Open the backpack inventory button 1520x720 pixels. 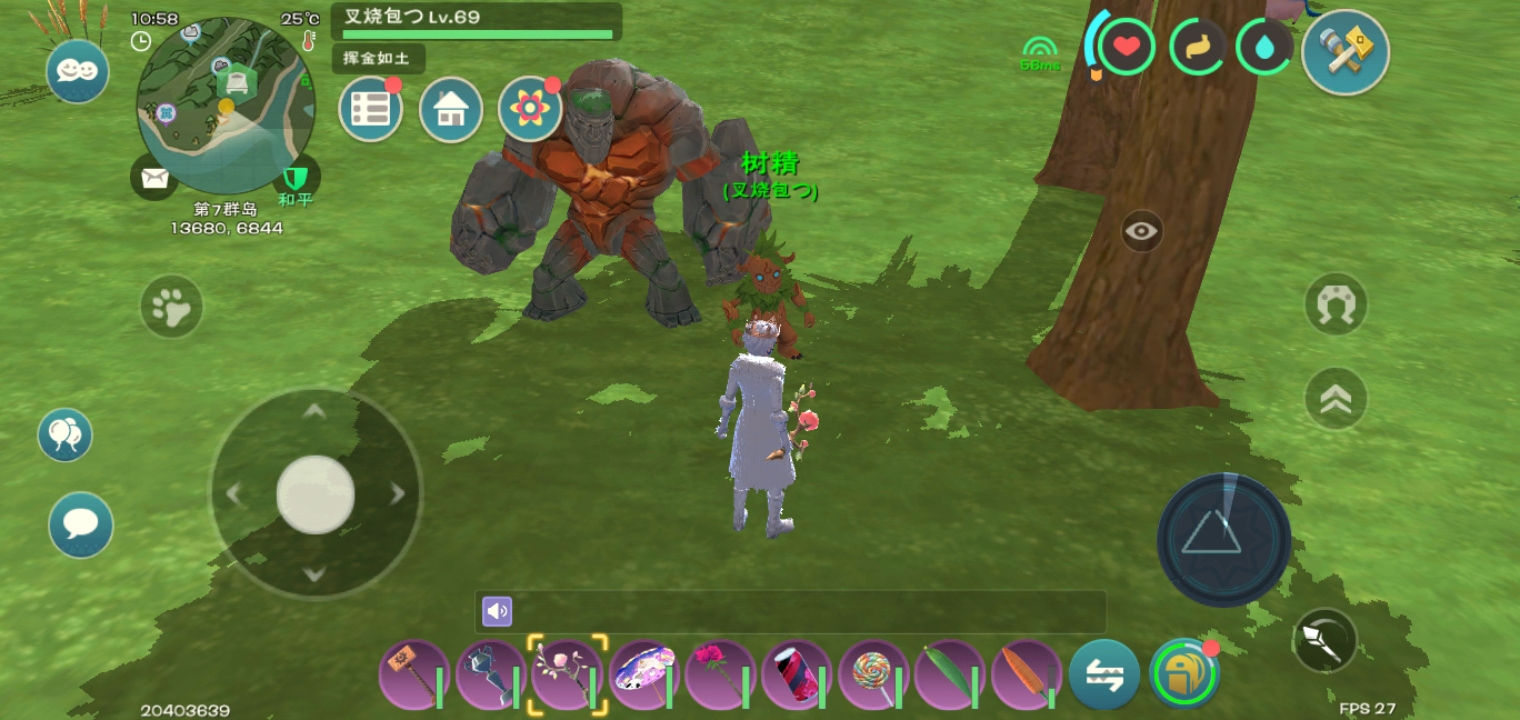(x=1184, y=674)
